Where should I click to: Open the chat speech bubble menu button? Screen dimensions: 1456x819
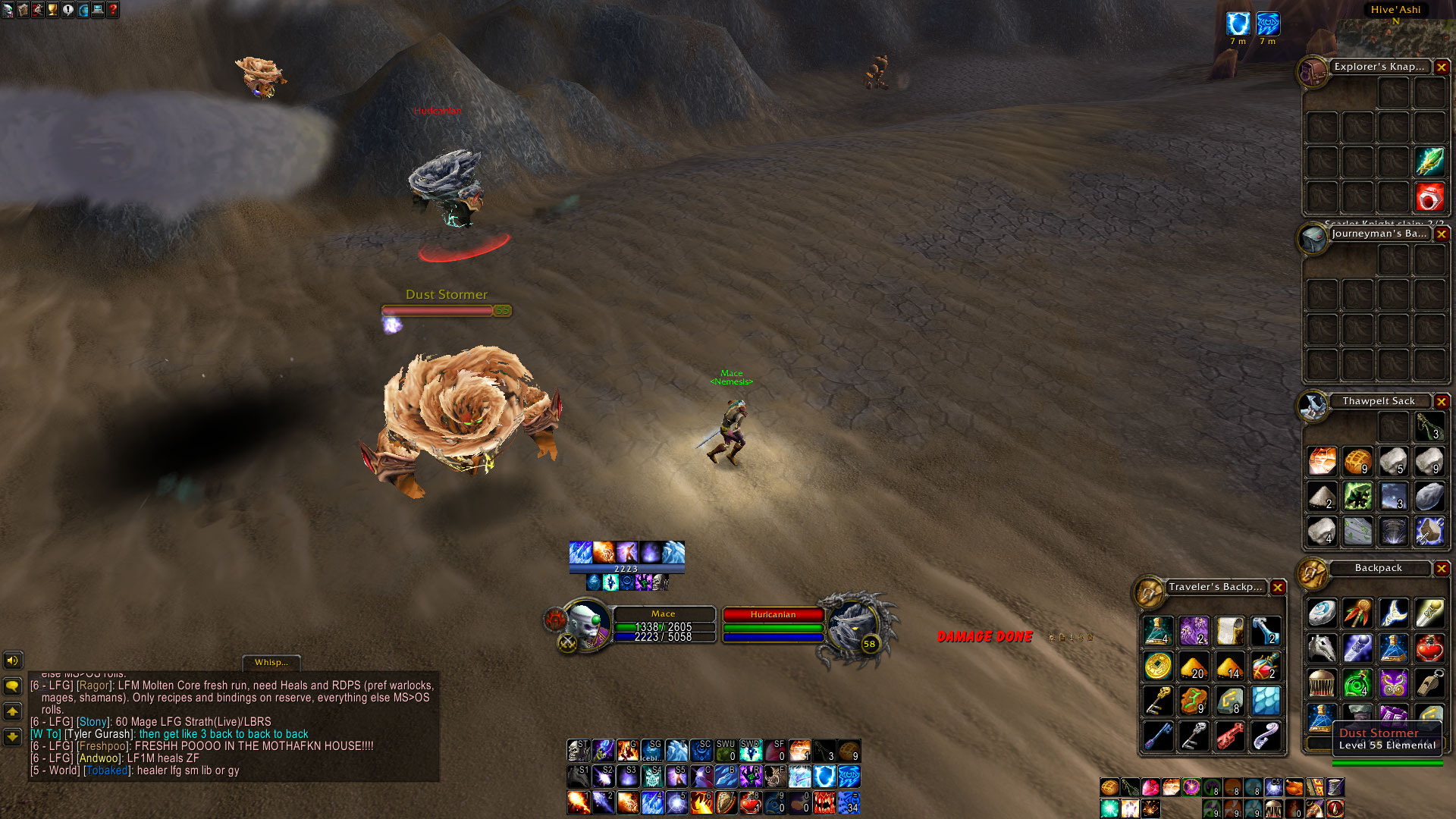(13, 686)
